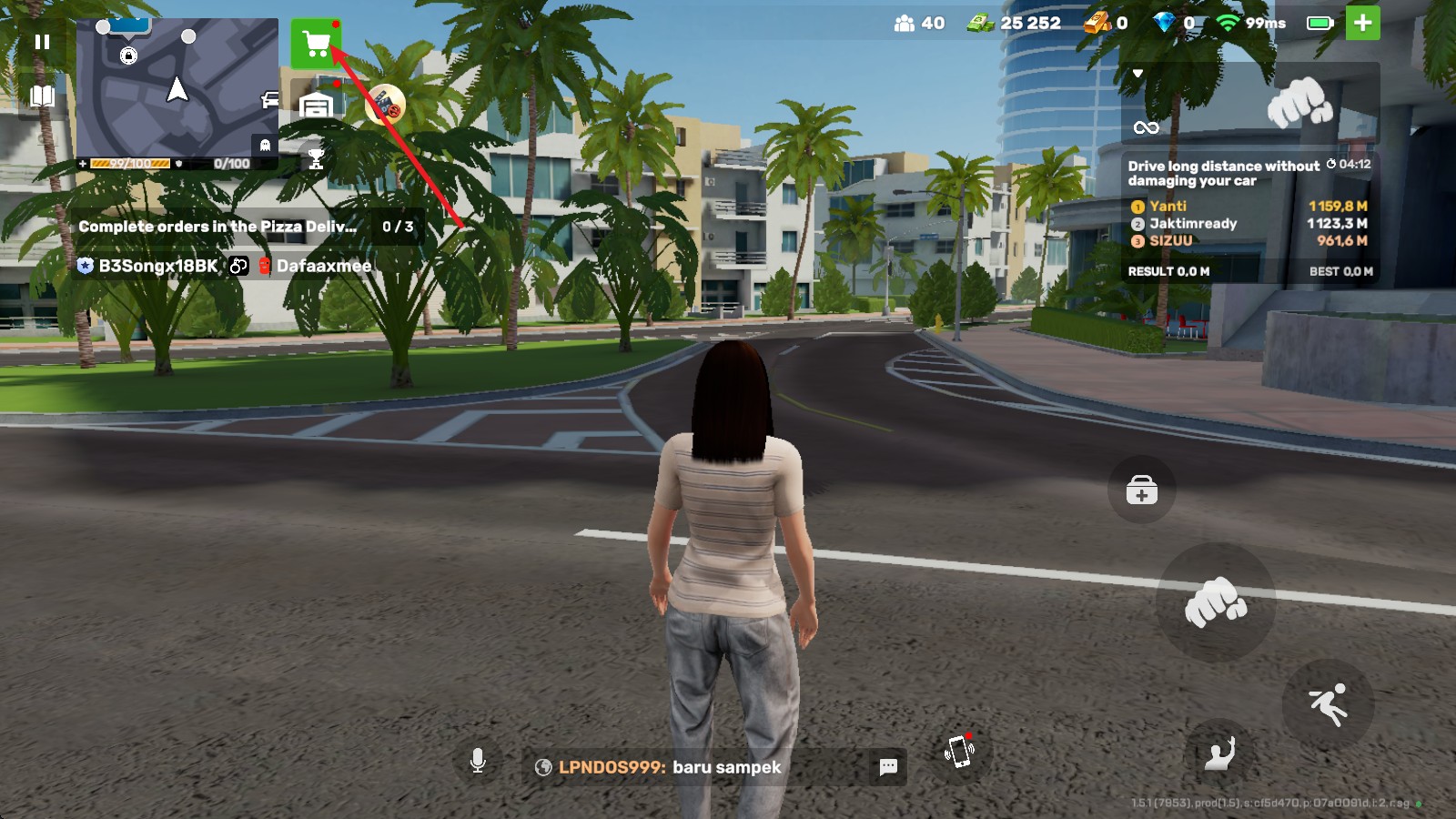Expand the weapon panel dropdown arrow
The image size is (1456, 819).
(1137, 73)
